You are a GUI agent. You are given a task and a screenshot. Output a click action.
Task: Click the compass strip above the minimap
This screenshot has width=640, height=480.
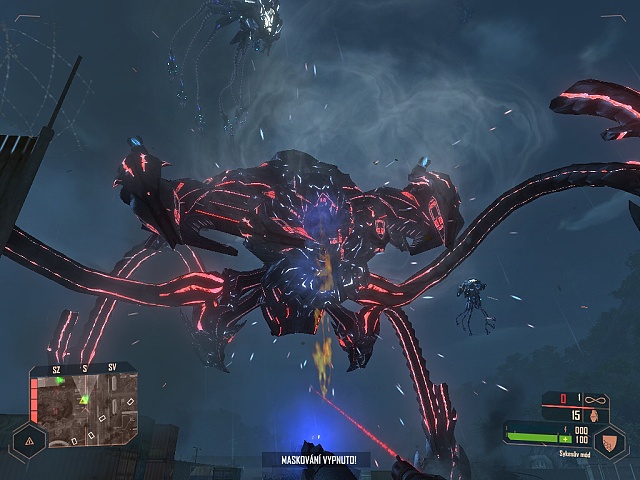click(x=86, y=369)
